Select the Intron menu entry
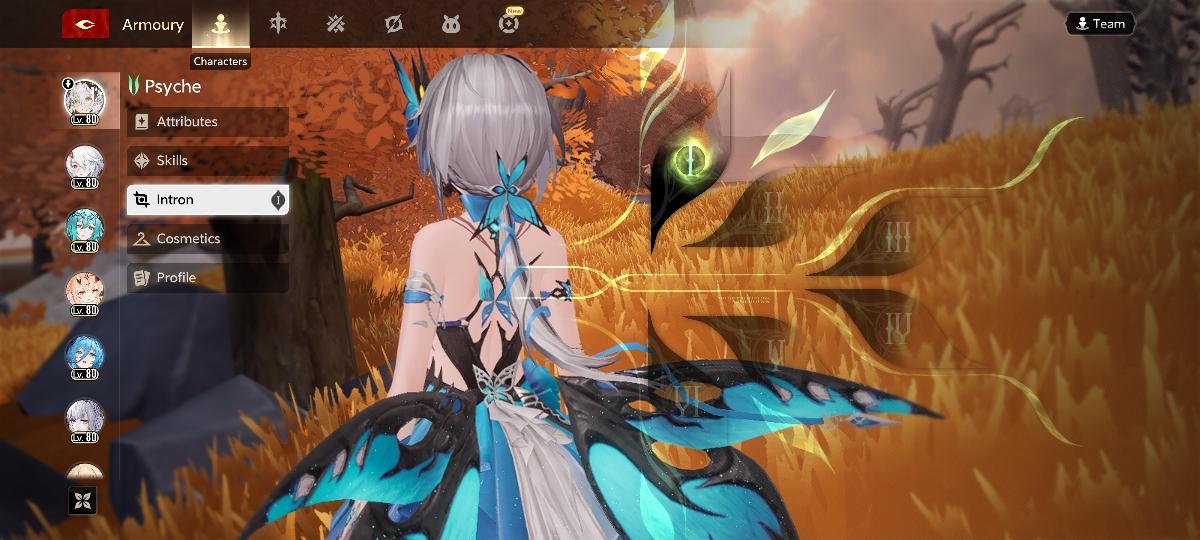 [208, 200]
